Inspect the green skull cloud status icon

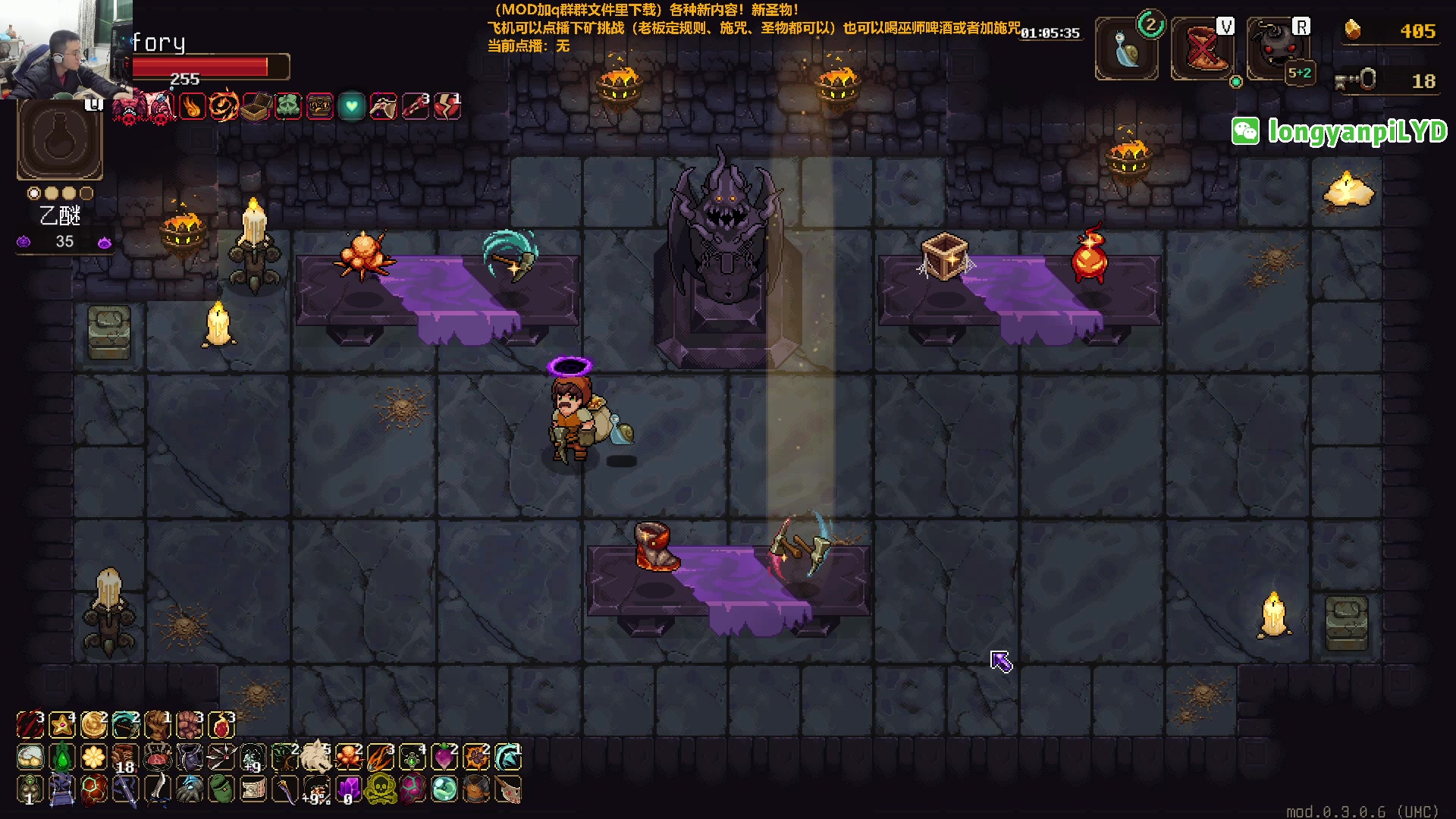[288, 107]
